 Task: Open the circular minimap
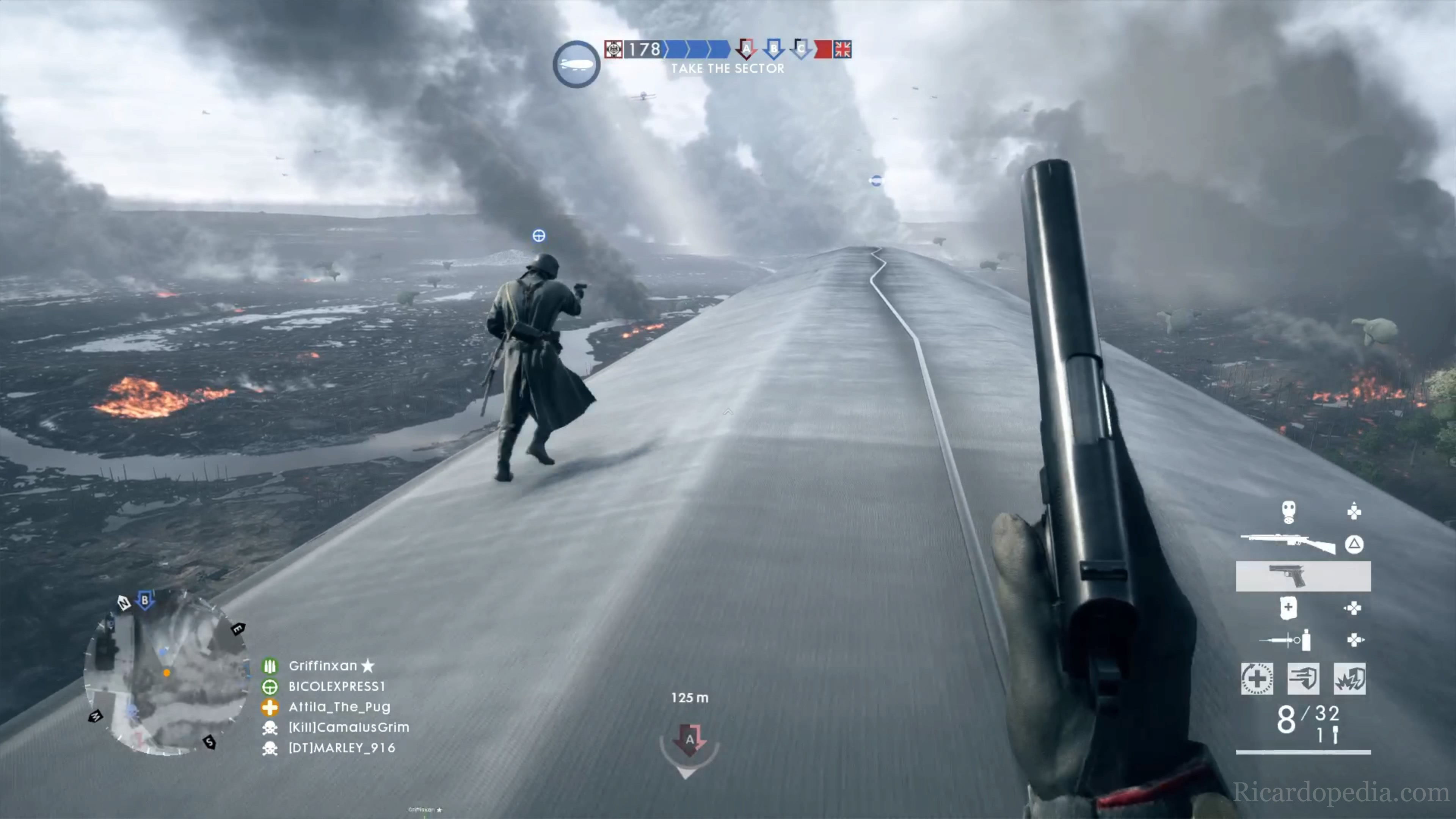tap(167, 673)
